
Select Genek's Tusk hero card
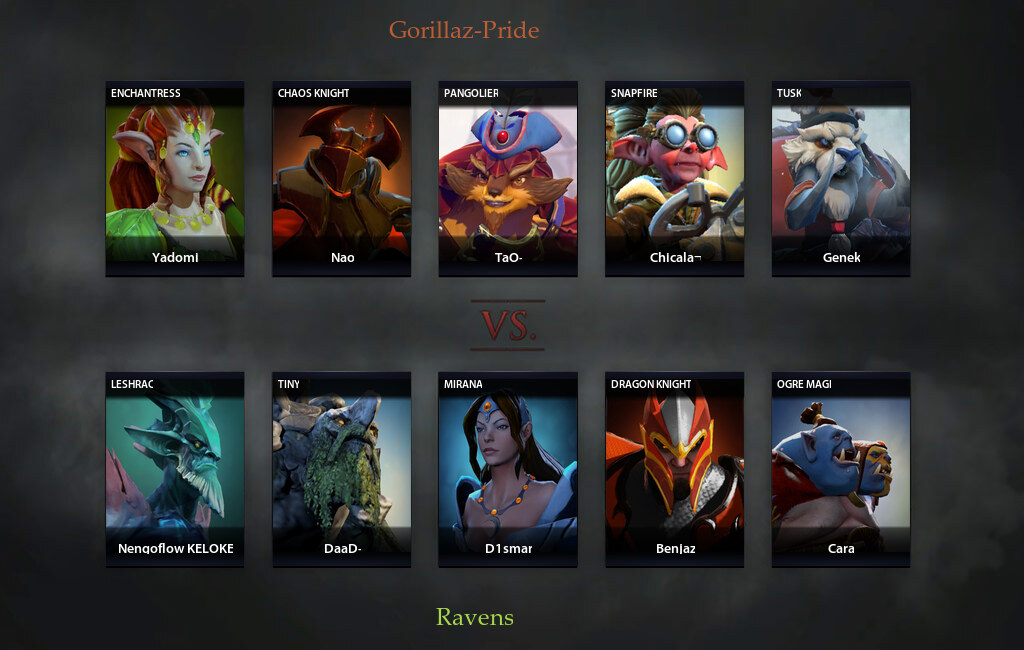click(x=841, y=179)
